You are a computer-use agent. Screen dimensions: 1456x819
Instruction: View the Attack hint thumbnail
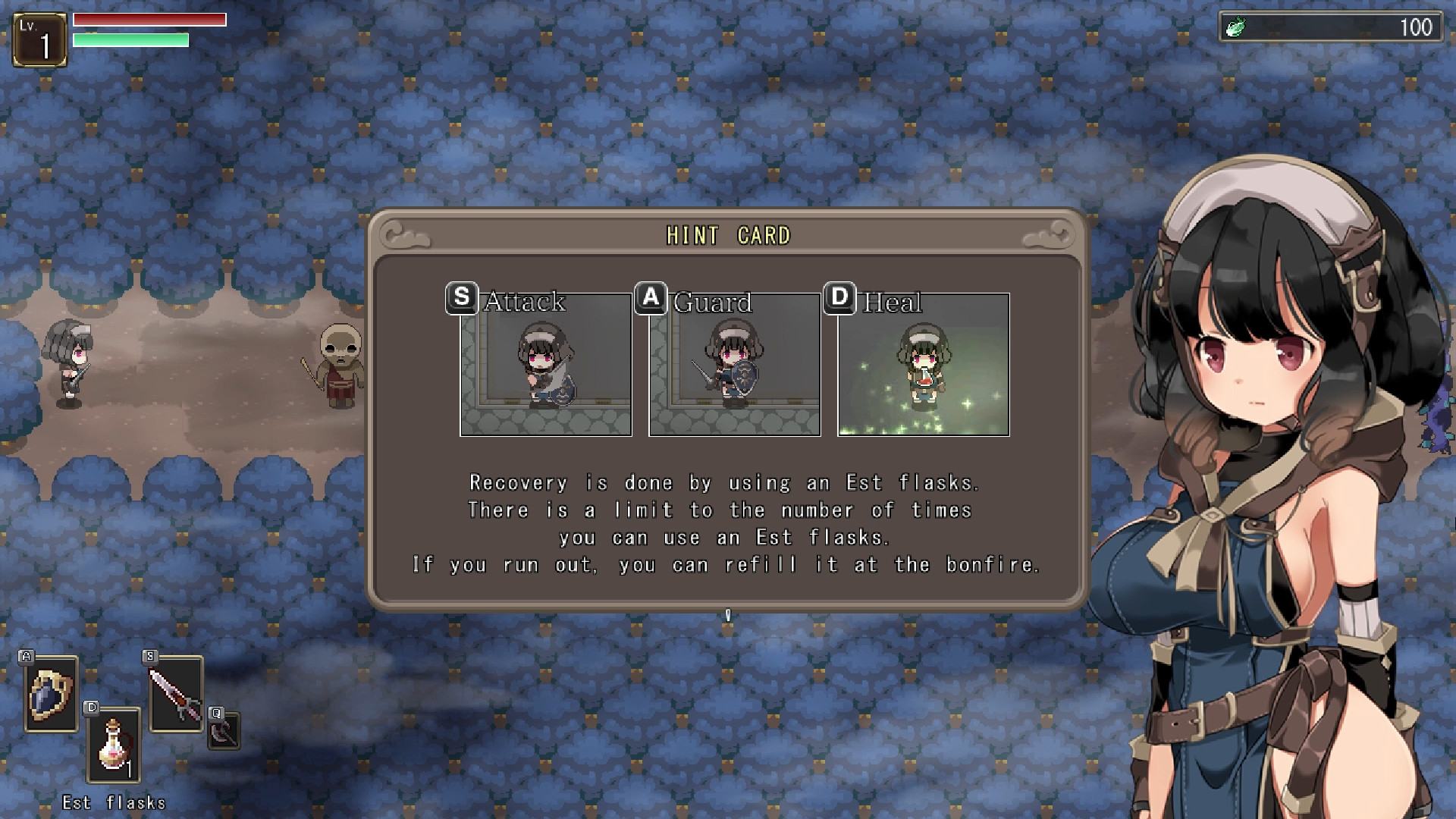coord(546,365)
